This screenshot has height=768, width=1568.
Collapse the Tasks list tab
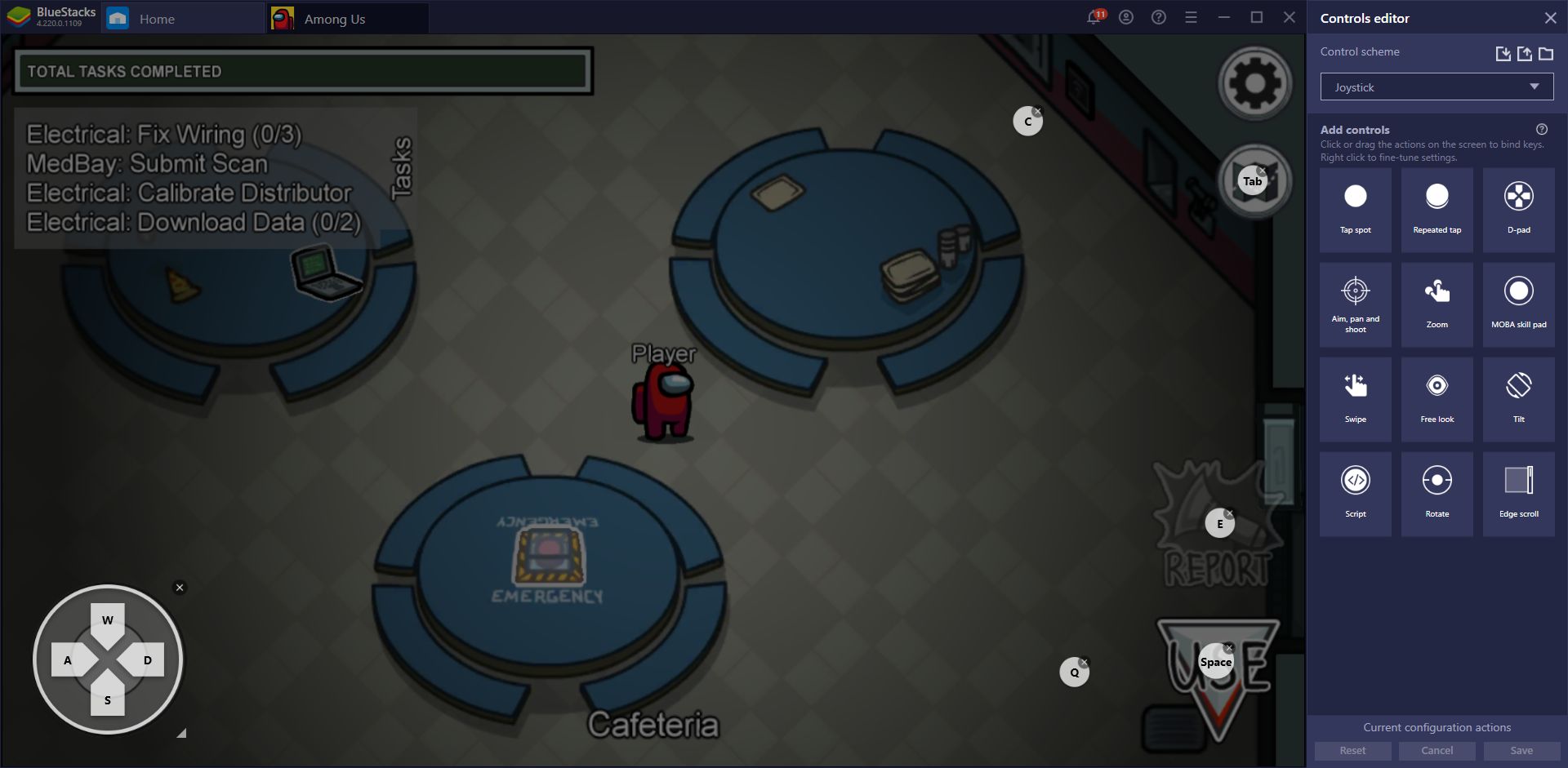tap(402, 168)
